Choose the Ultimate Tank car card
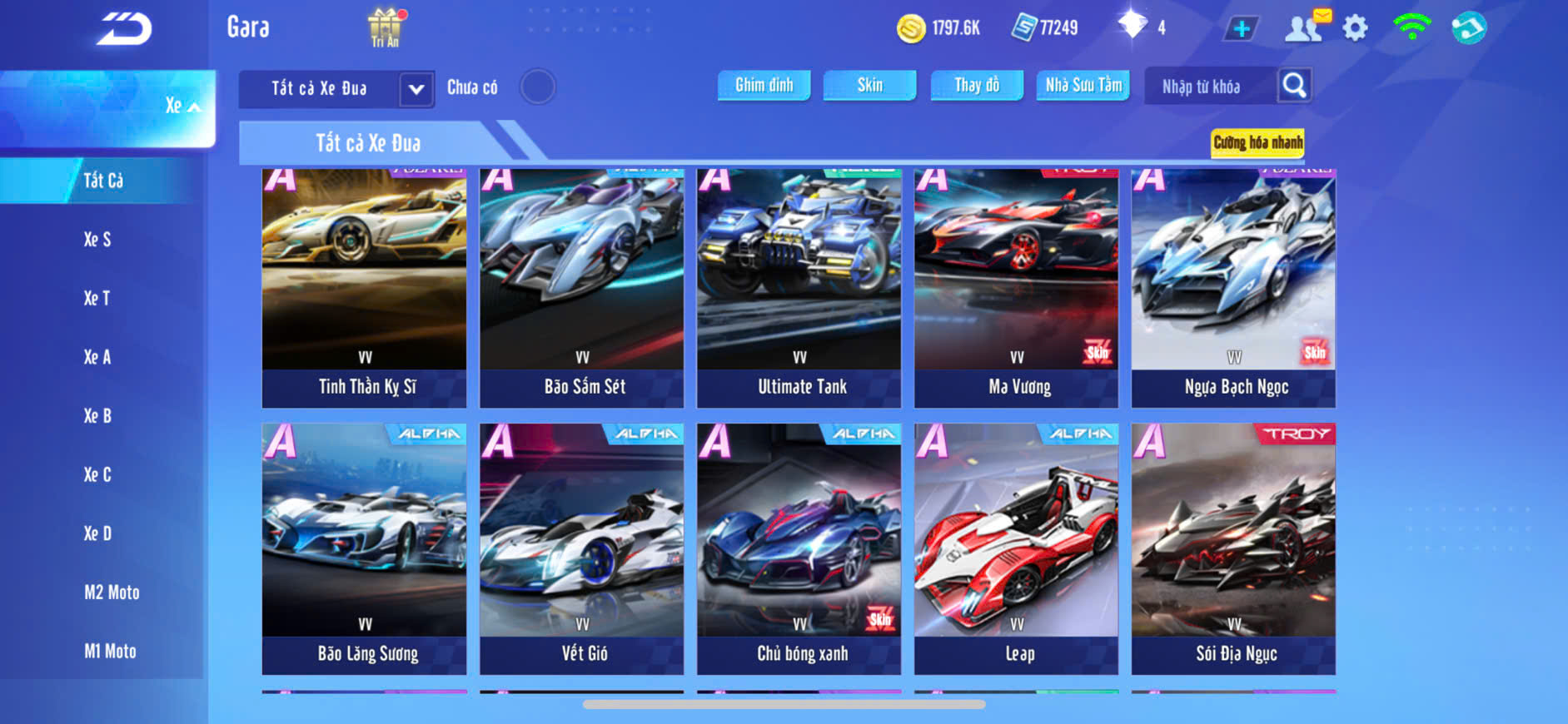 (x=799, y=287)
